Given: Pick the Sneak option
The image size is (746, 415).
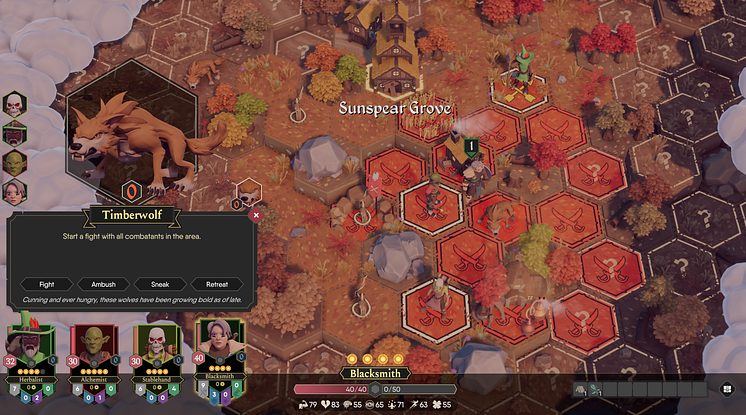Looking at the screenshot, I should pos(160,284).
